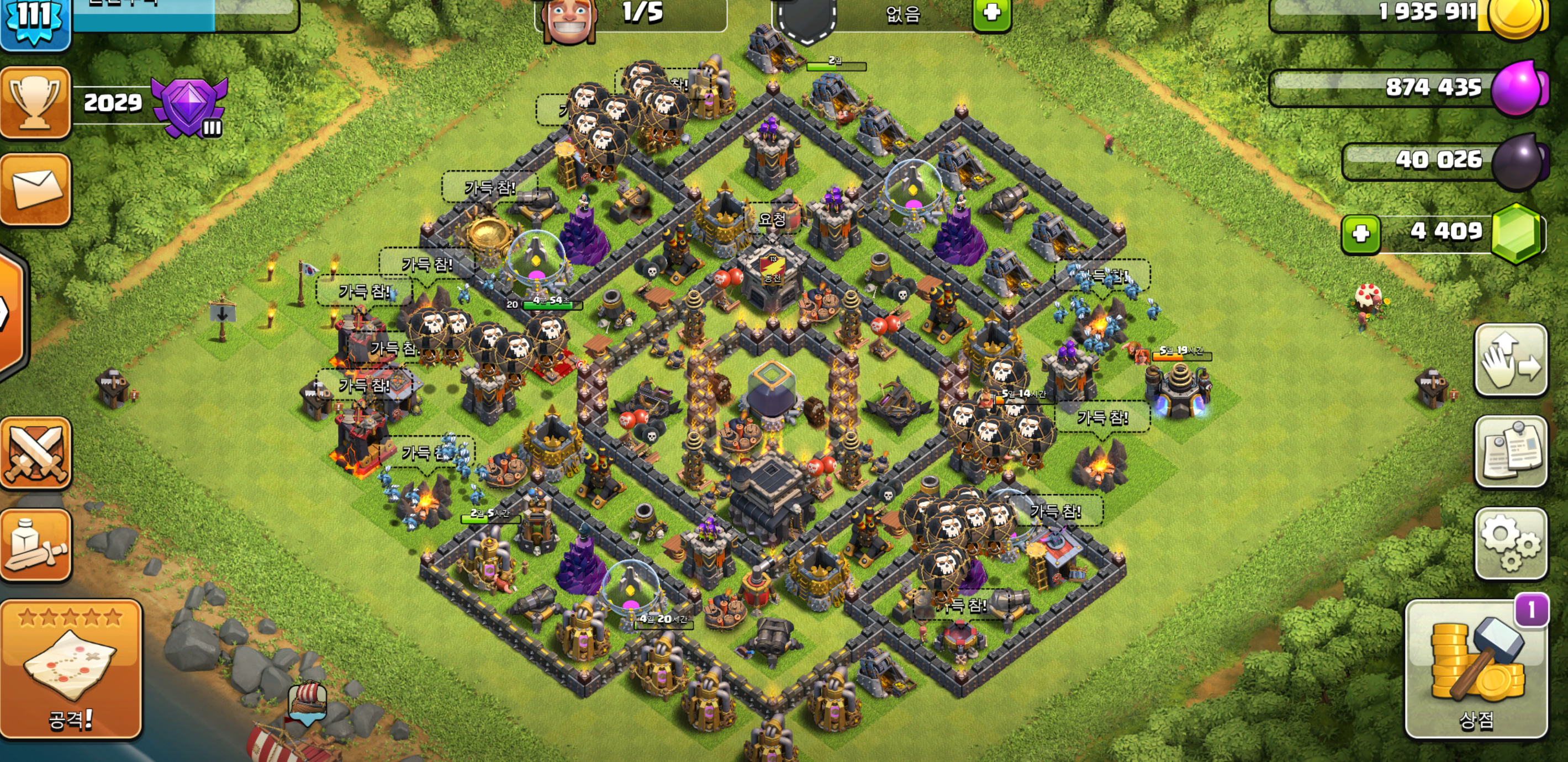
Task: Add a shield with the green plus
Action: pyautogui.click(x=991, y=13)
